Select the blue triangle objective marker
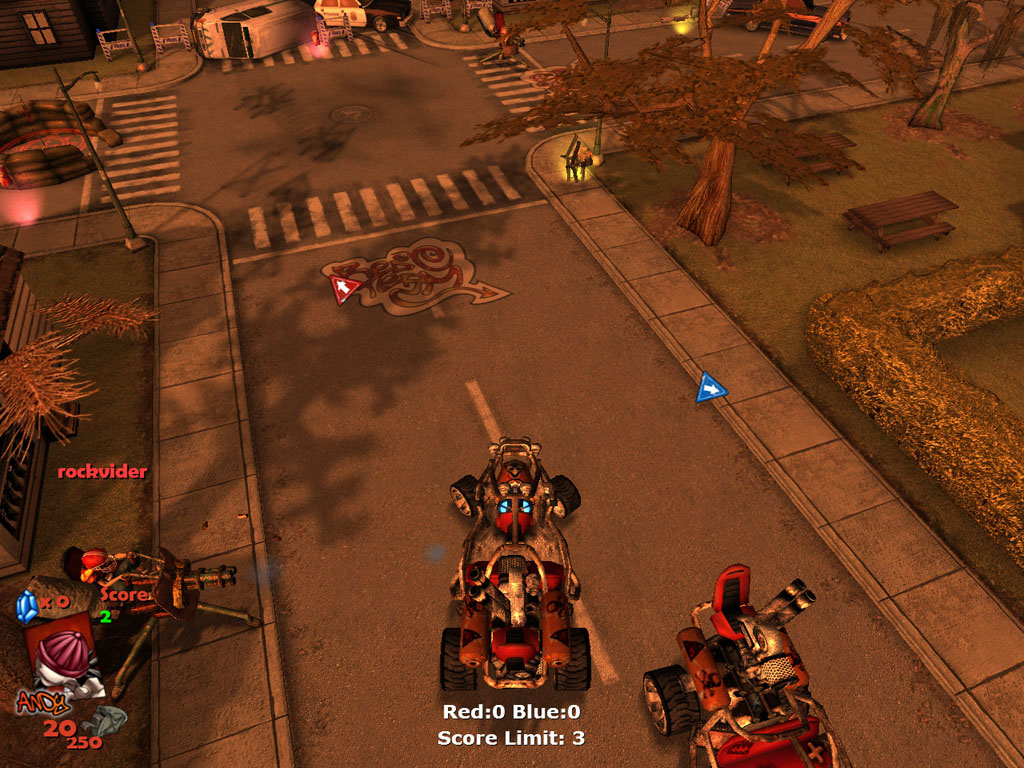Image resolution: width=1024 pixels, height=768 pixels. [710, 387]
